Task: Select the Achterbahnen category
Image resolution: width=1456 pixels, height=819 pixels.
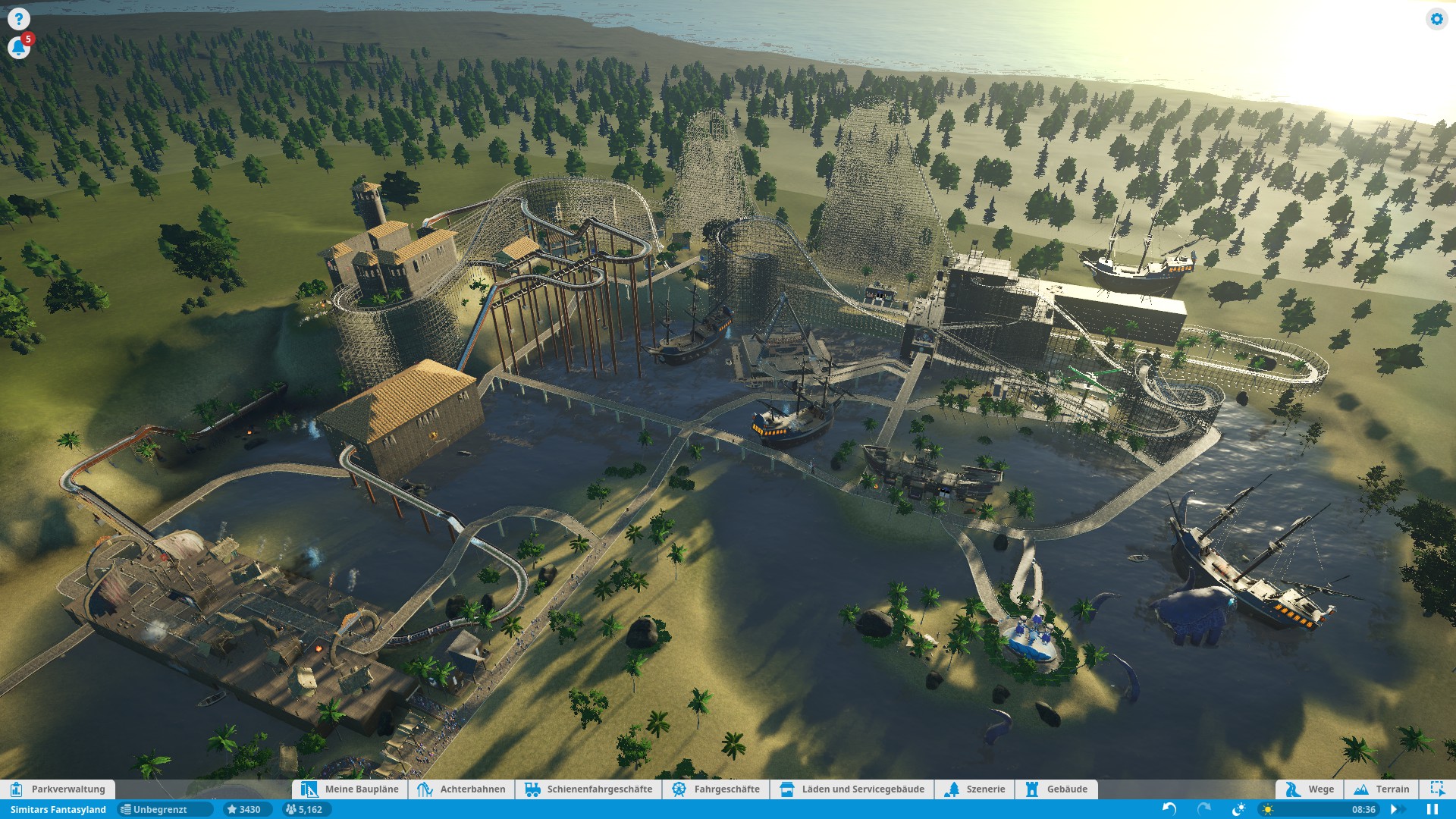Action: (x=461, y=789)
